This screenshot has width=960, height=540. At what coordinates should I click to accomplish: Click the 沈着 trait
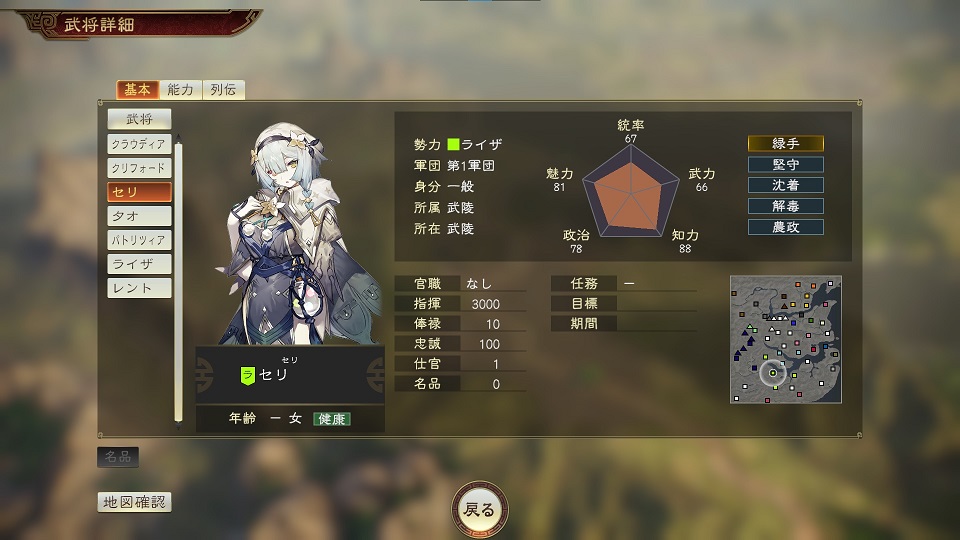786,185
